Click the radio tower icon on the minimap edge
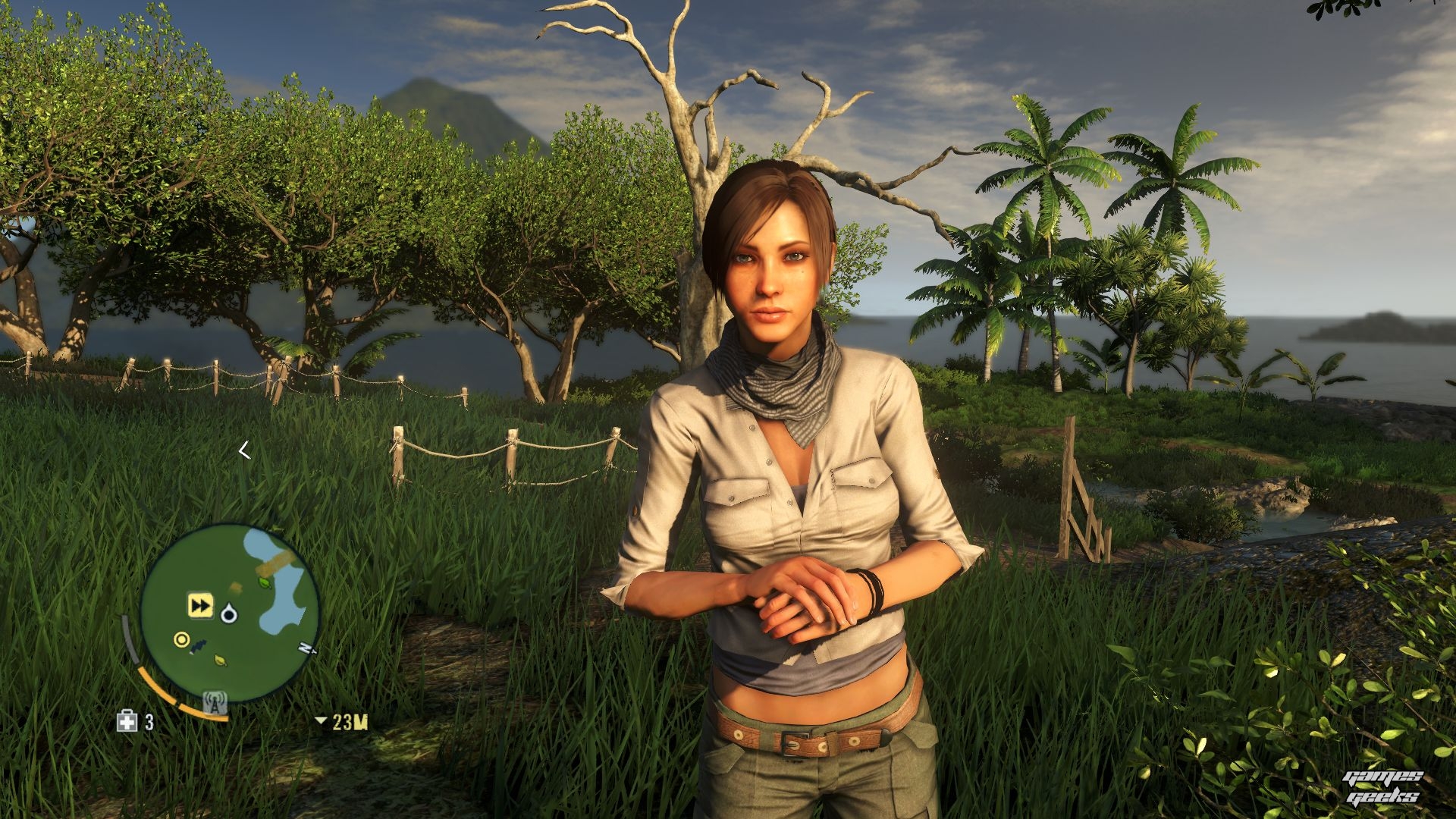The image size is (1456, 819). (215, 703)
